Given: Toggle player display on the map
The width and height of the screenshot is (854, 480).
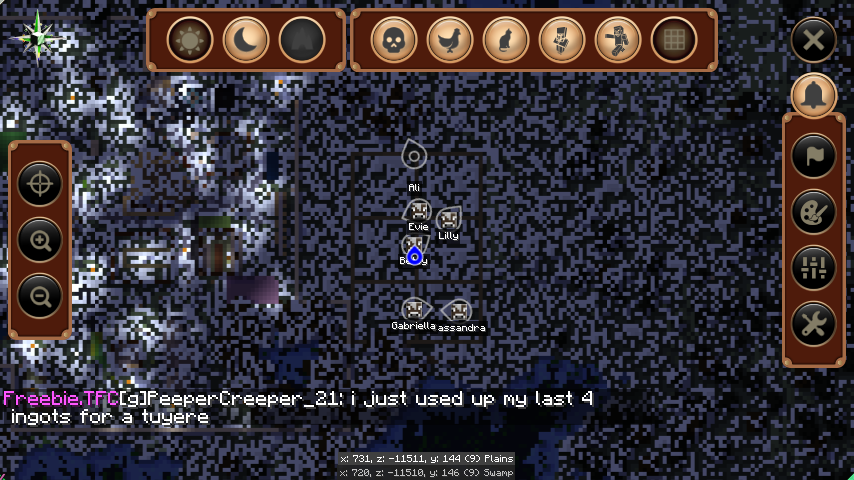Looking at the screenshot, I should pos(618,40).
